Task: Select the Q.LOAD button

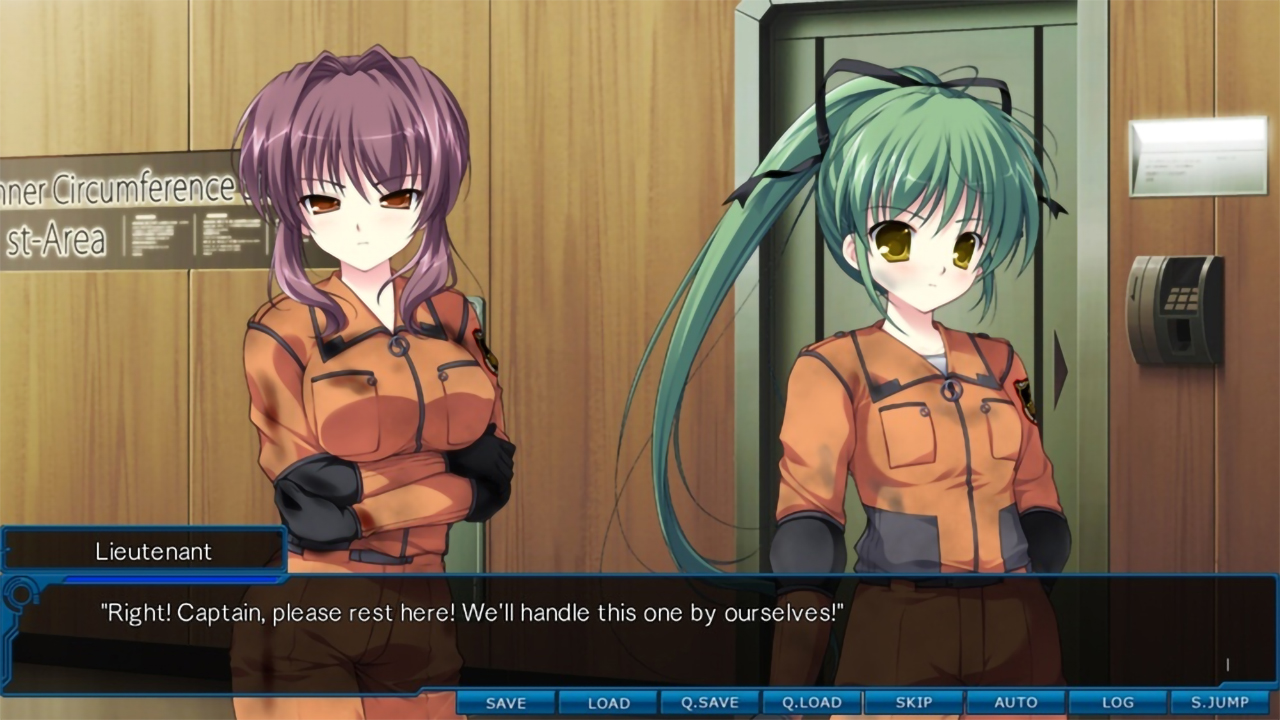Action: [x=812, y=703]
